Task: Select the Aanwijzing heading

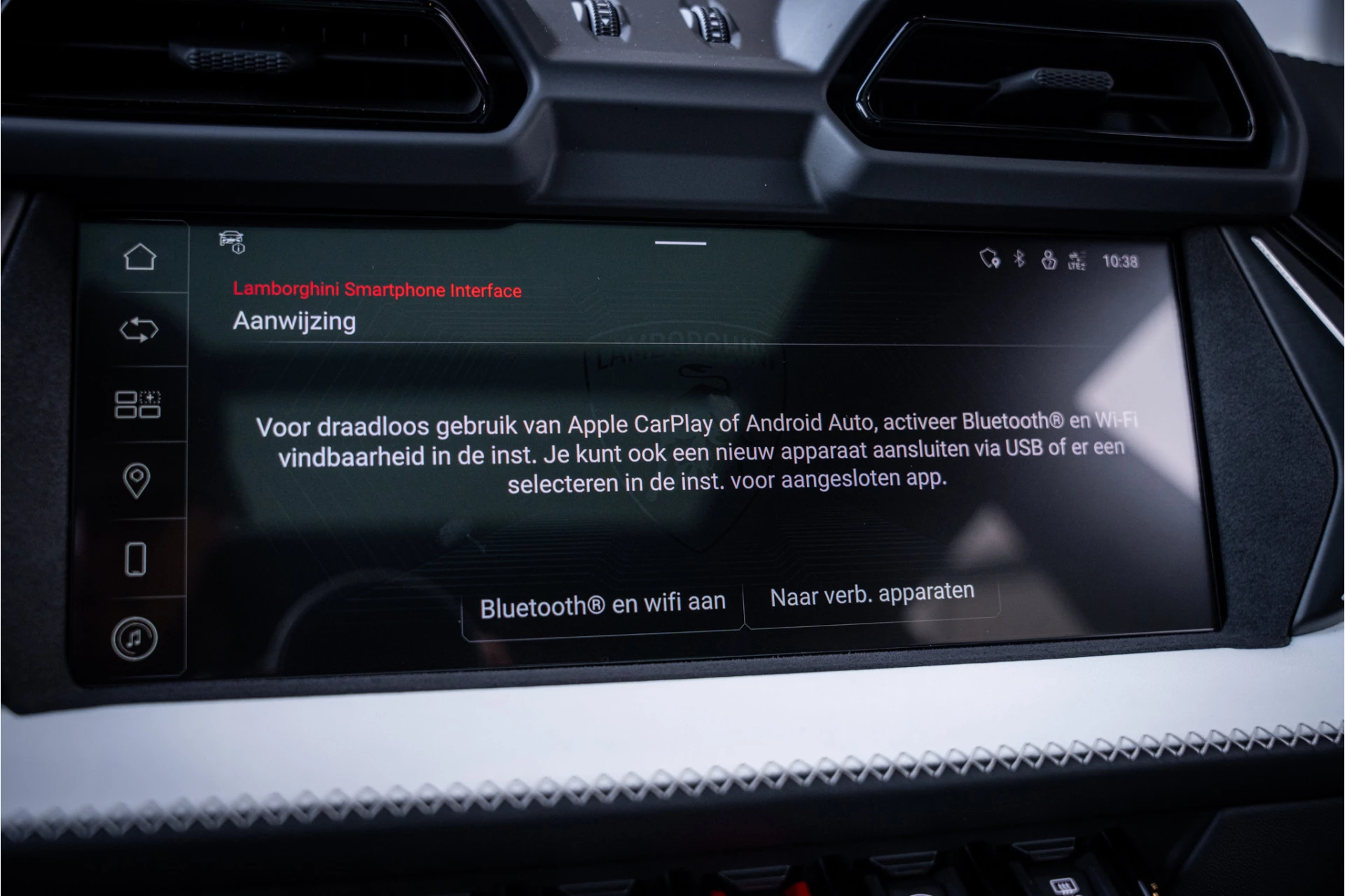Action: click(x=294, y=322)
